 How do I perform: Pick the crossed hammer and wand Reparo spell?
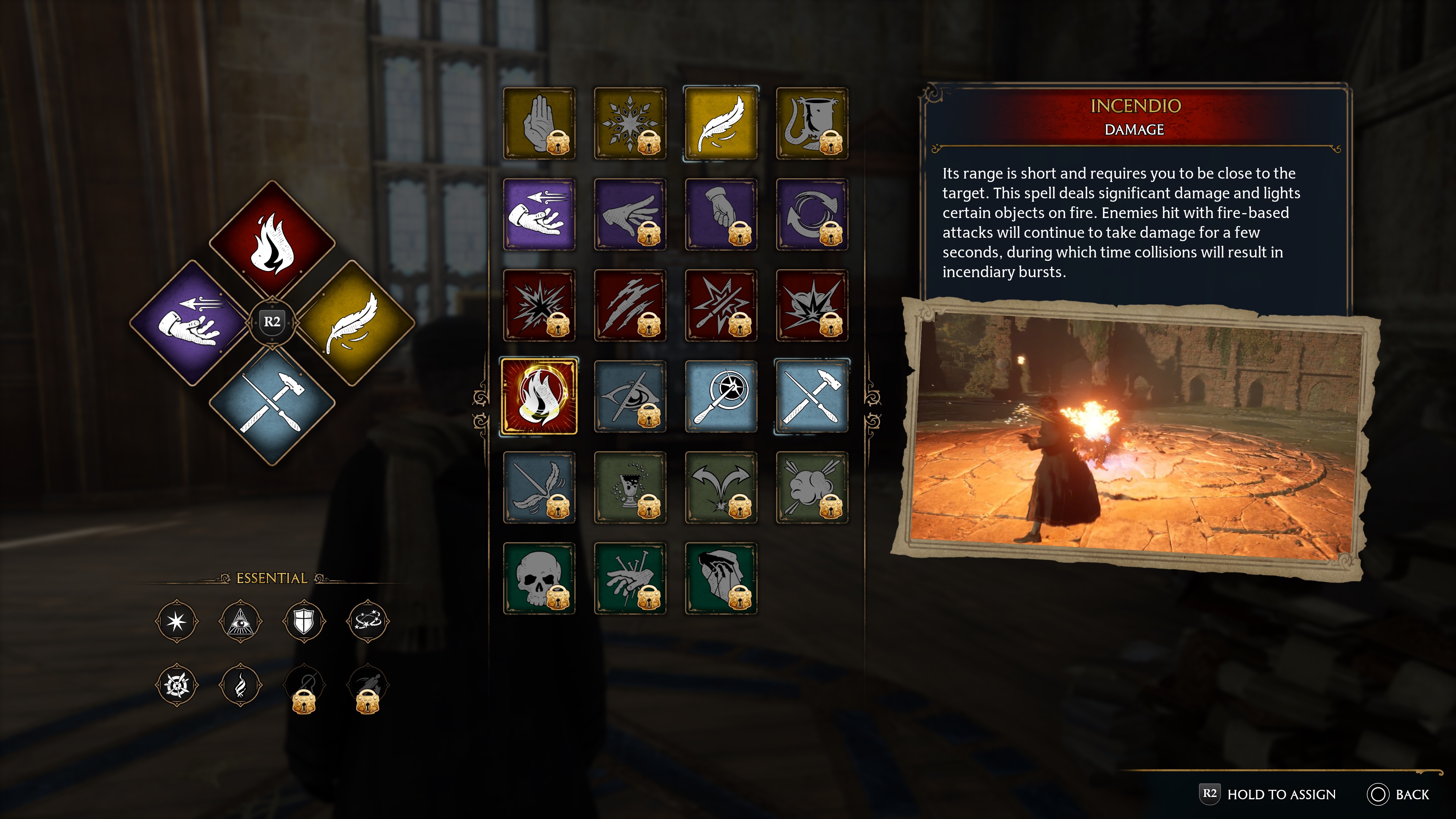pyautogui.click(x=812, y=396)
